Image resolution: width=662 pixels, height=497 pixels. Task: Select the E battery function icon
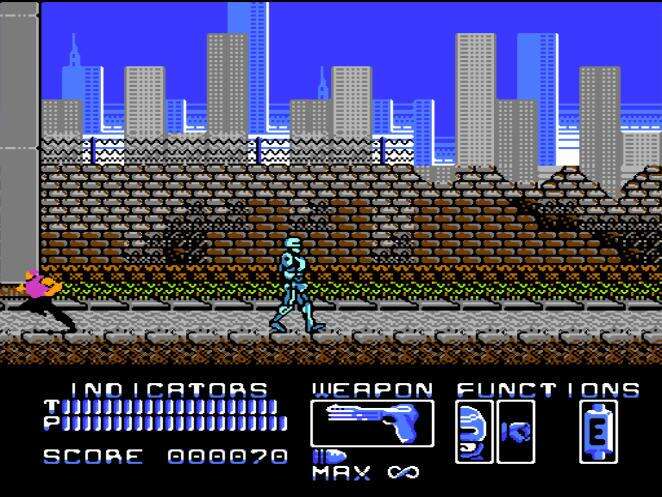598,432
